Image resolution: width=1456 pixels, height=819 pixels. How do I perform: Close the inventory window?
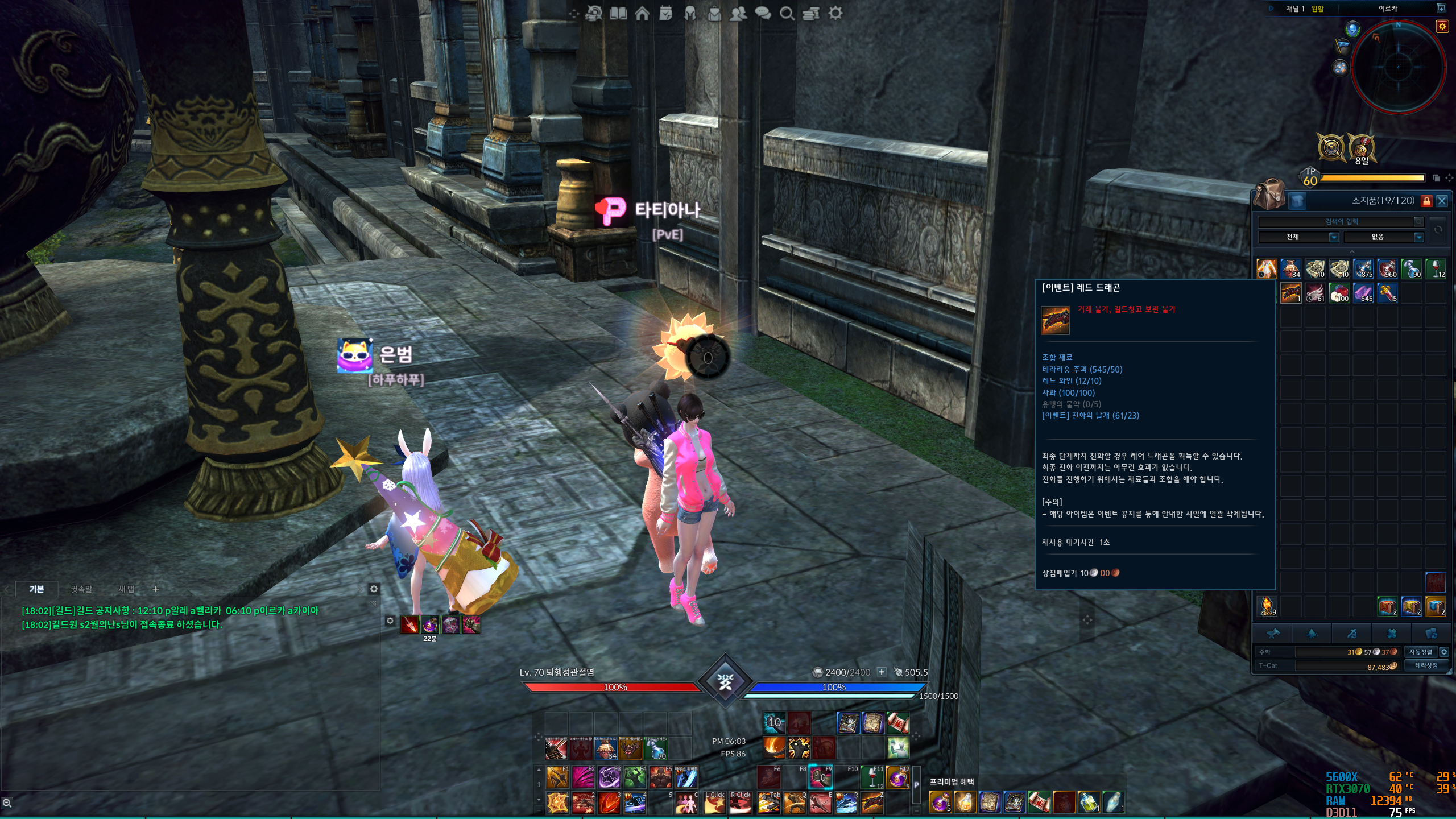coord(1442,201)
